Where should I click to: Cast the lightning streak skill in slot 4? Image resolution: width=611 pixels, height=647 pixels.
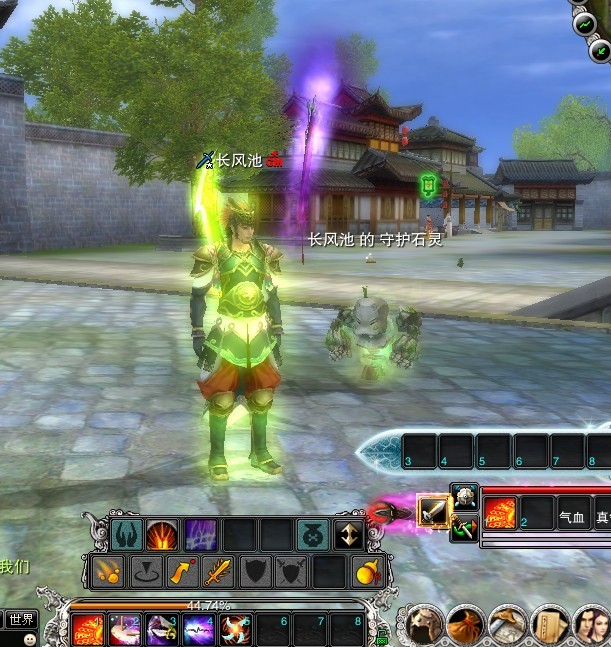(198, 630)
